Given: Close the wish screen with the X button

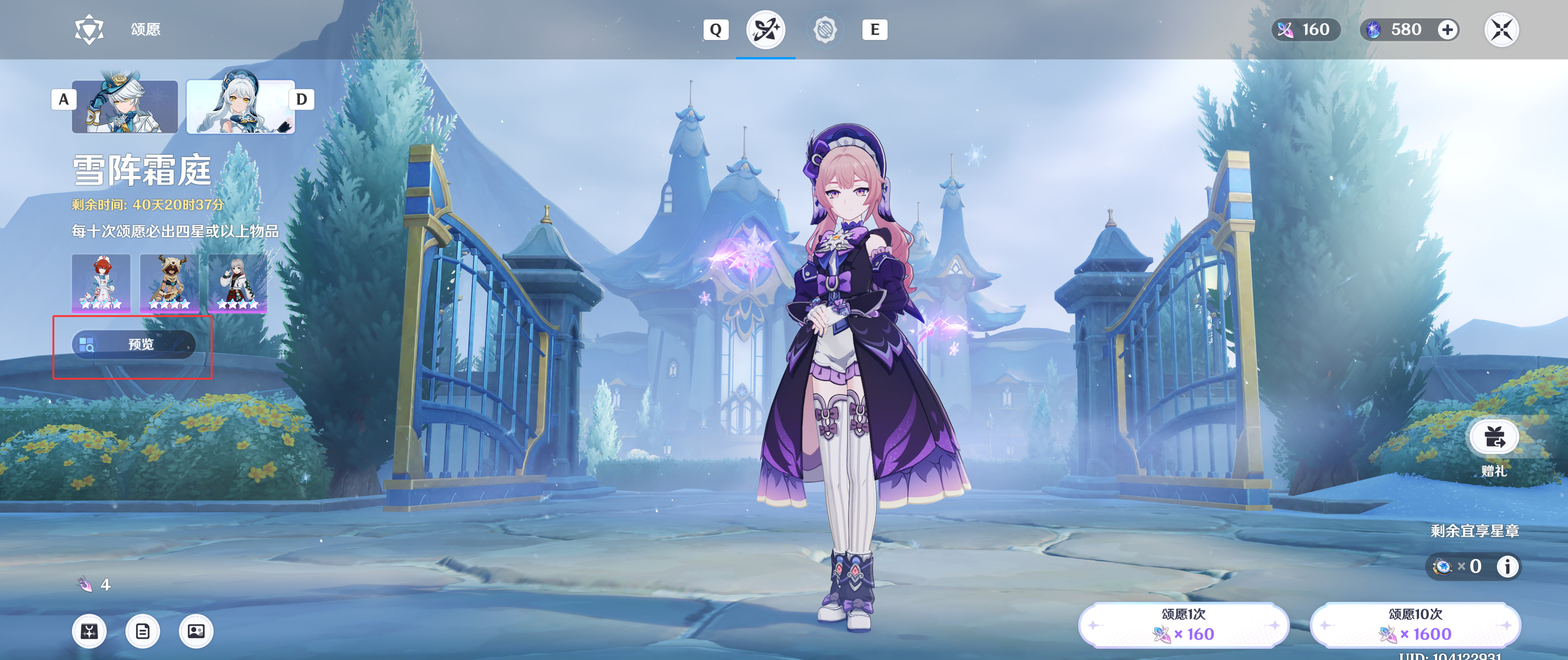Looking at the screenshot, I should coord(1501,30).
